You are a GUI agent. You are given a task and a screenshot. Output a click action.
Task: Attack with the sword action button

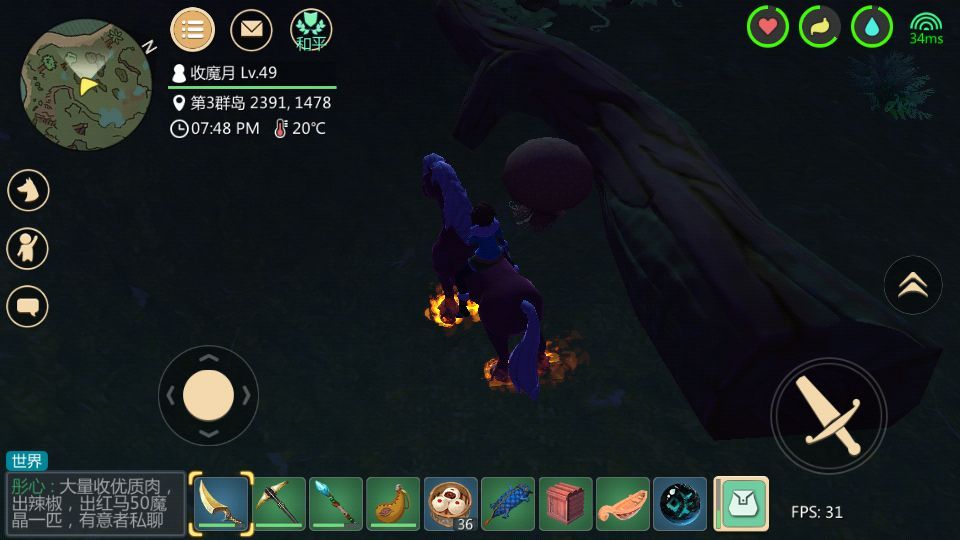[x=829, y=415]
